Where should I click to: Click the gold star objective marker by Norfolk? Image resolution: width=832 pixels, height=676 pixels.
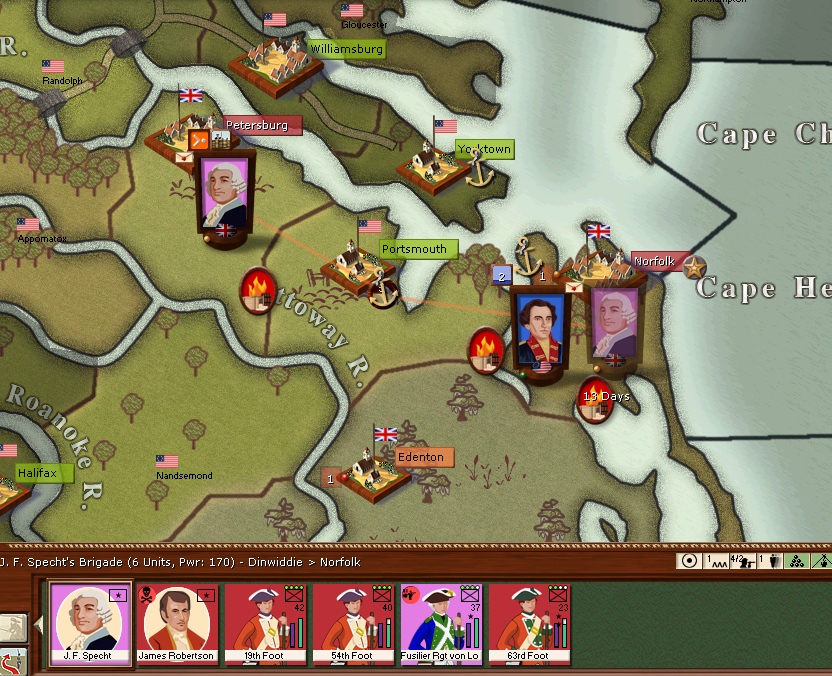[x=695, y=266]
